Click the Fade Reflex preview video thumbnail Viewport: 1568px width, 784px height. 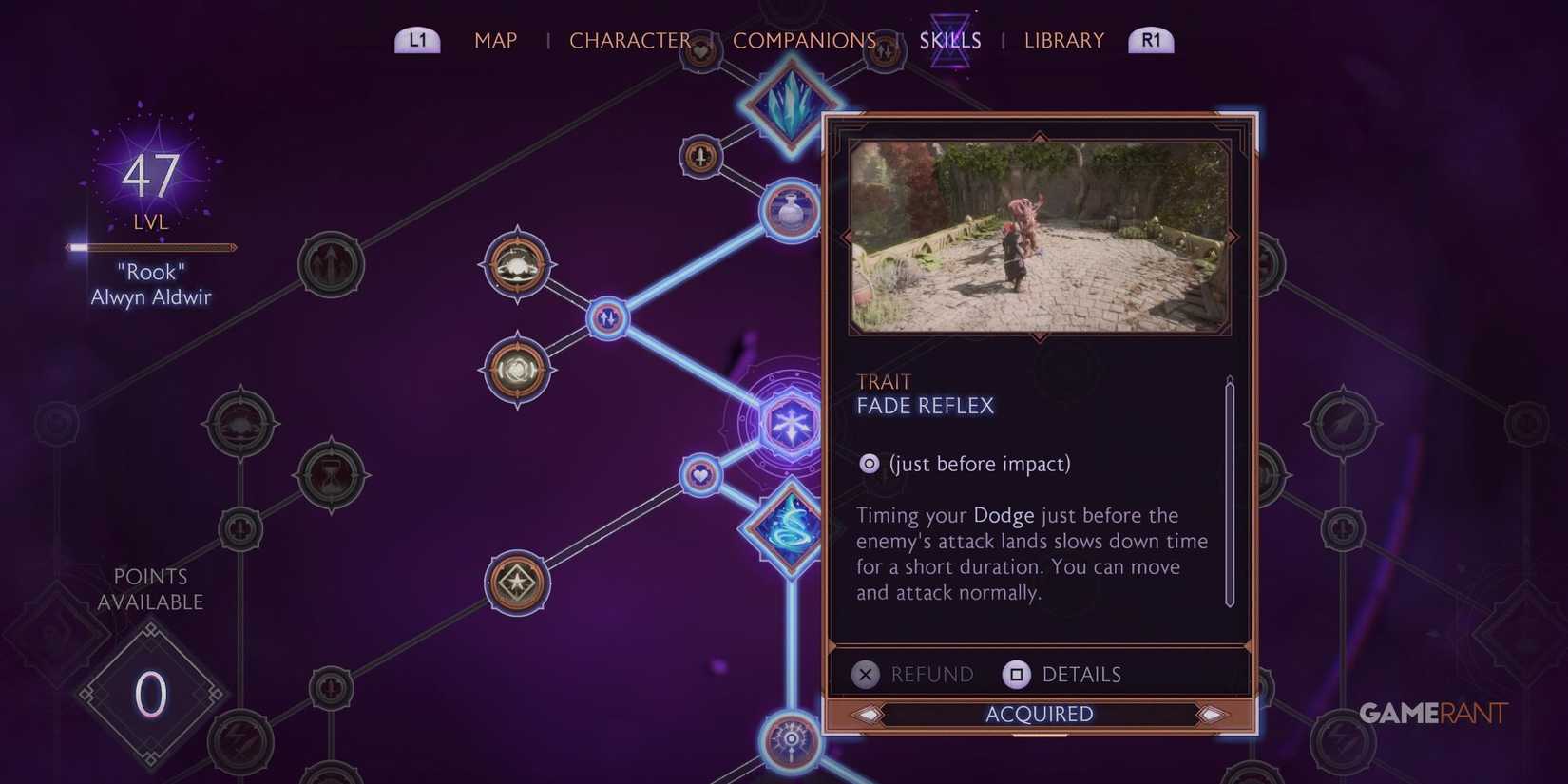[x=1039, y=235]
